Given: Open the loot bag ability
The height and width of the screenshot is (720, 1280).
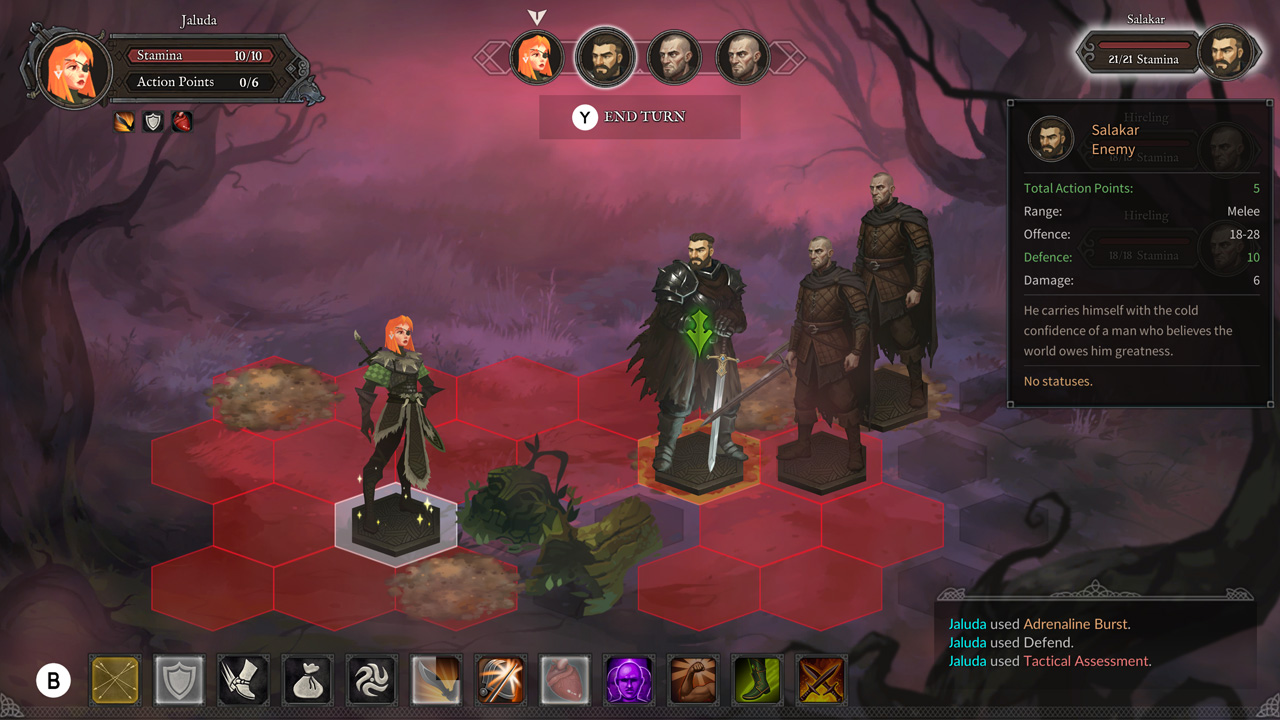Looking at the screenshot, I should click(x=307, y=680).
